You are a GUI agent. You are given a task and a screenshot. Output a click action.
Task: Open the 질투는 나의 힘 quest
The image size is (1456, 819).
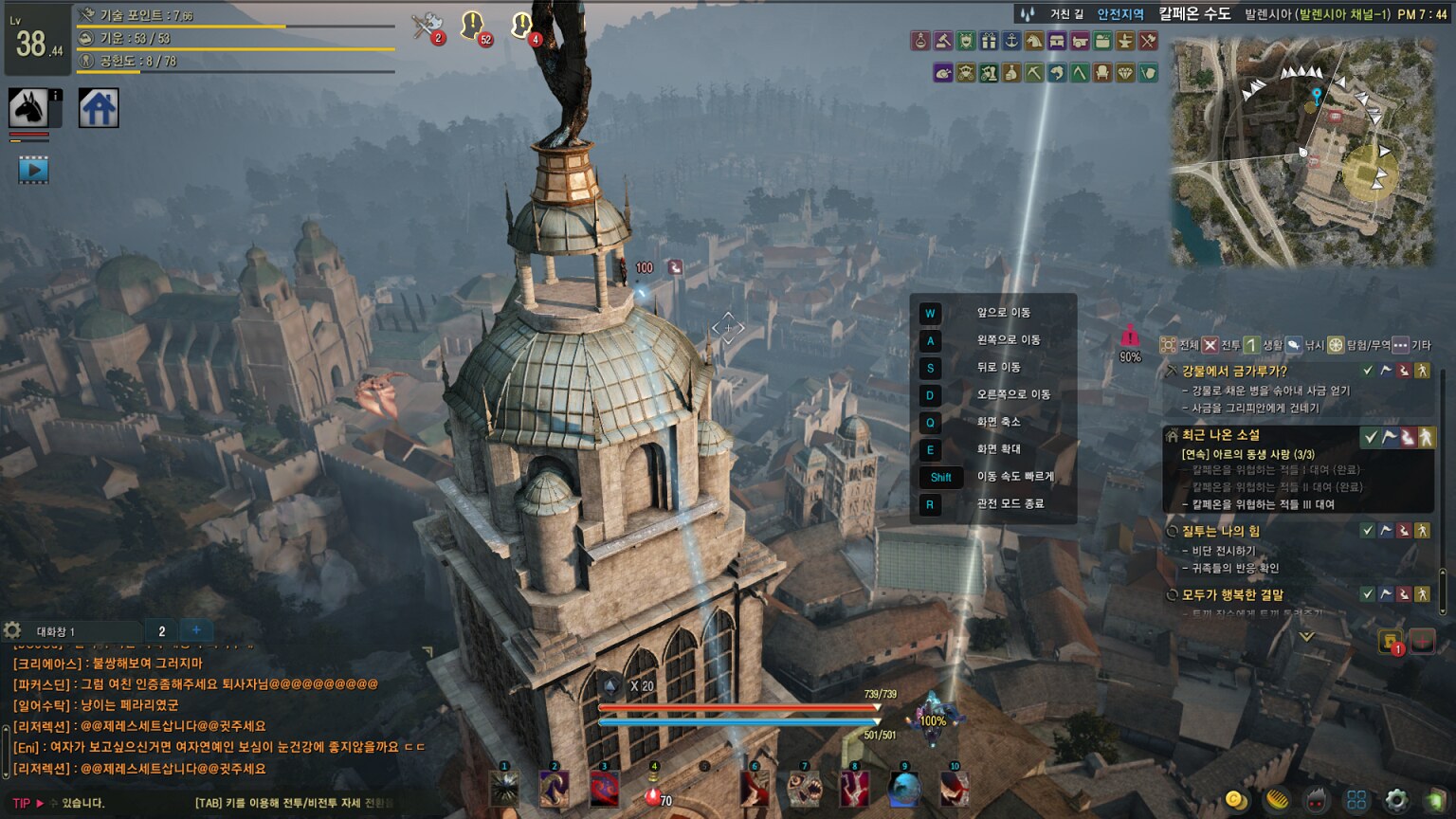[x=1220, y=531]
